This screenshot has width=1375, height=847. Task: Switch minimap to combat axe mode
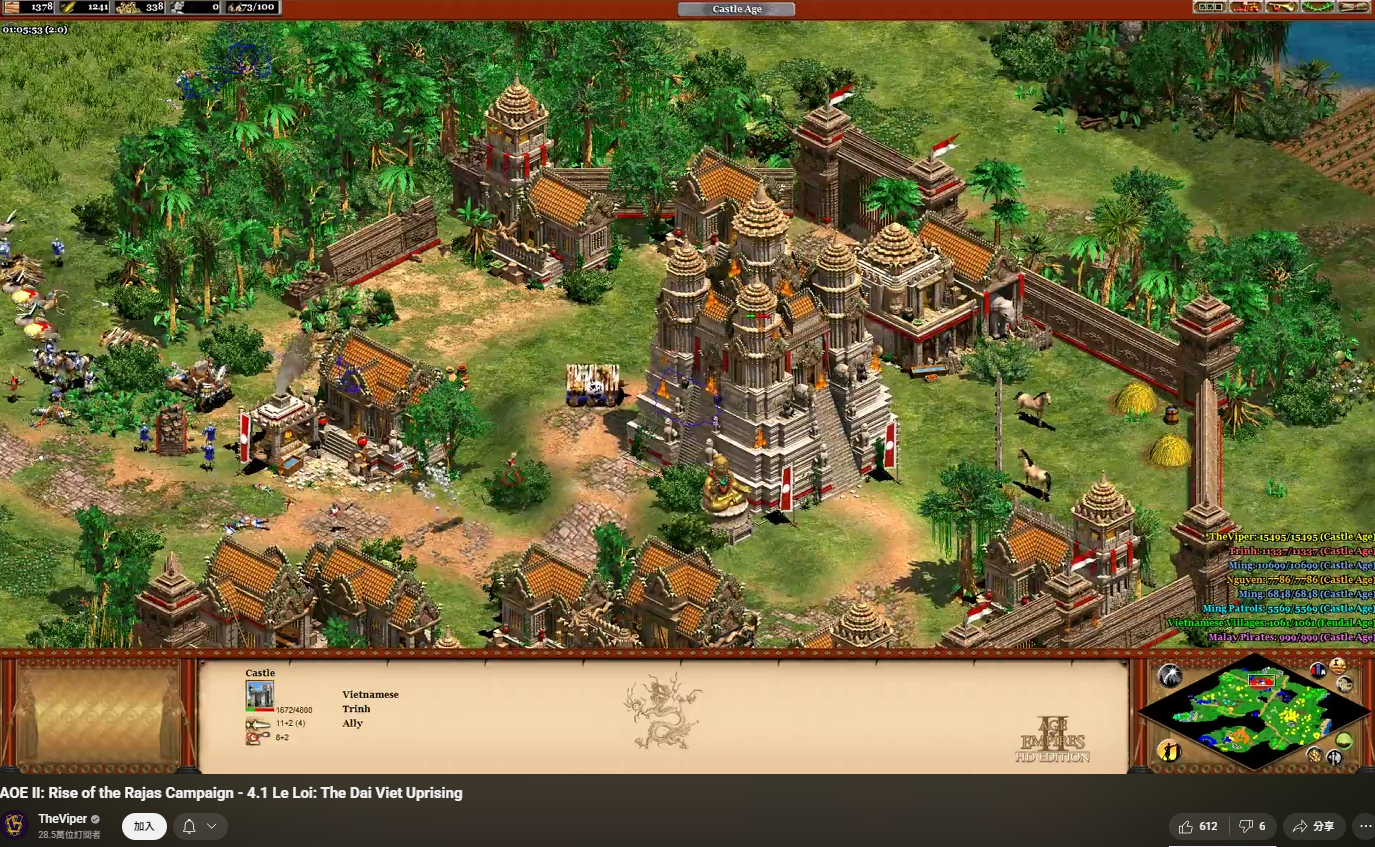click(x=1334, y=757)
